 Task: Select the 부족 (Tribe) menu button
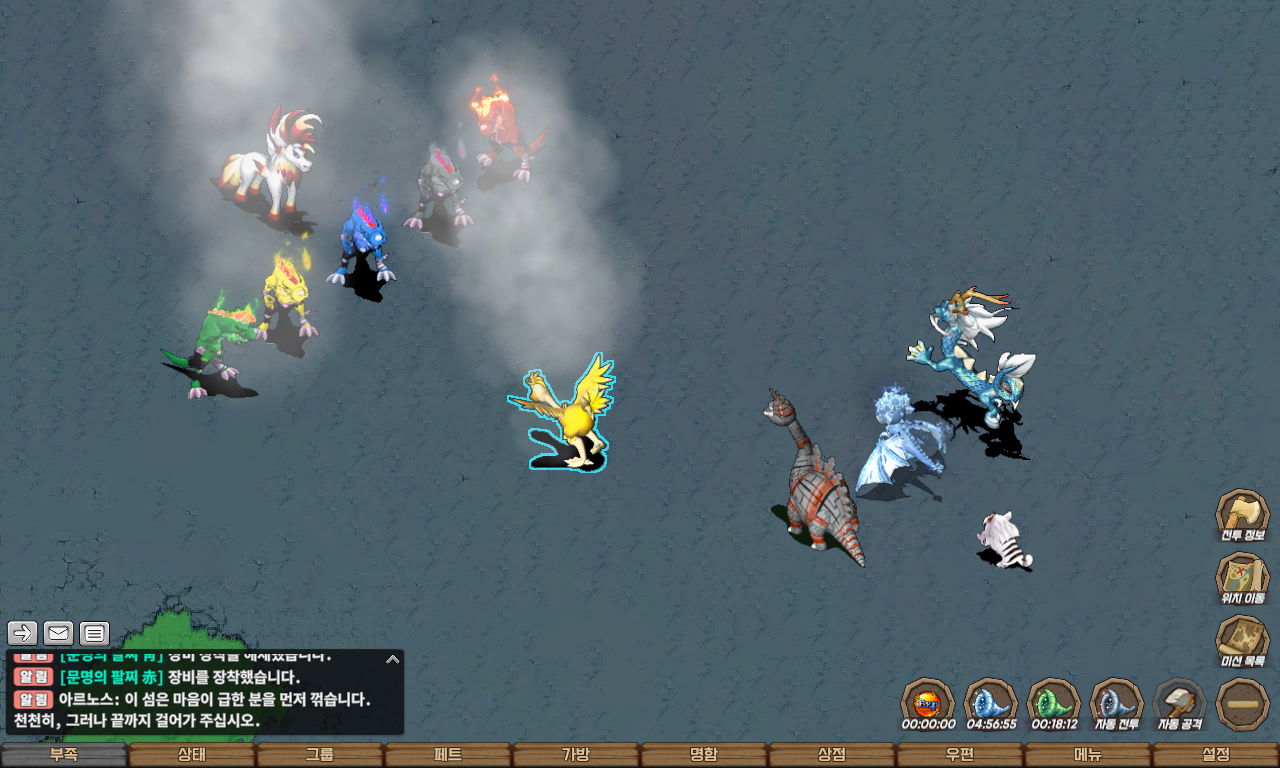pyautogui.click(x=64, y=755)
